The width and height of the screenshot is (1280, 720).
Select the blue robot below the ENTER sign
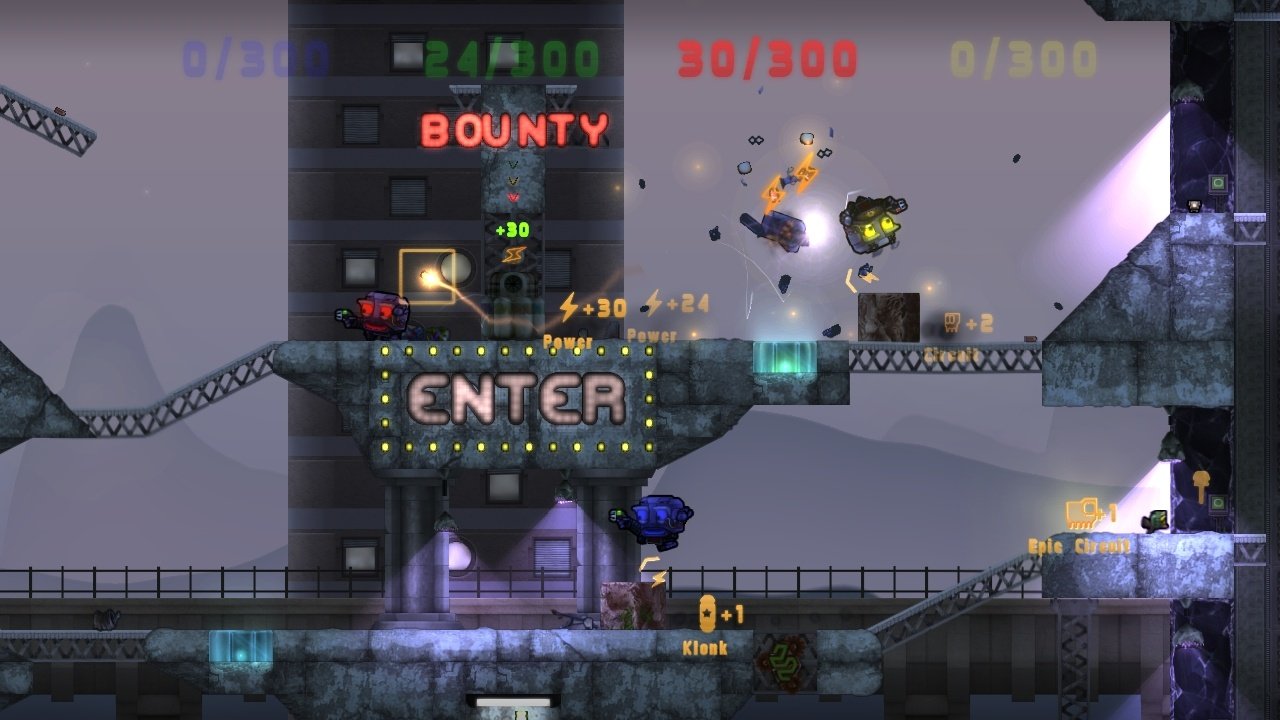tap(659, 517)
